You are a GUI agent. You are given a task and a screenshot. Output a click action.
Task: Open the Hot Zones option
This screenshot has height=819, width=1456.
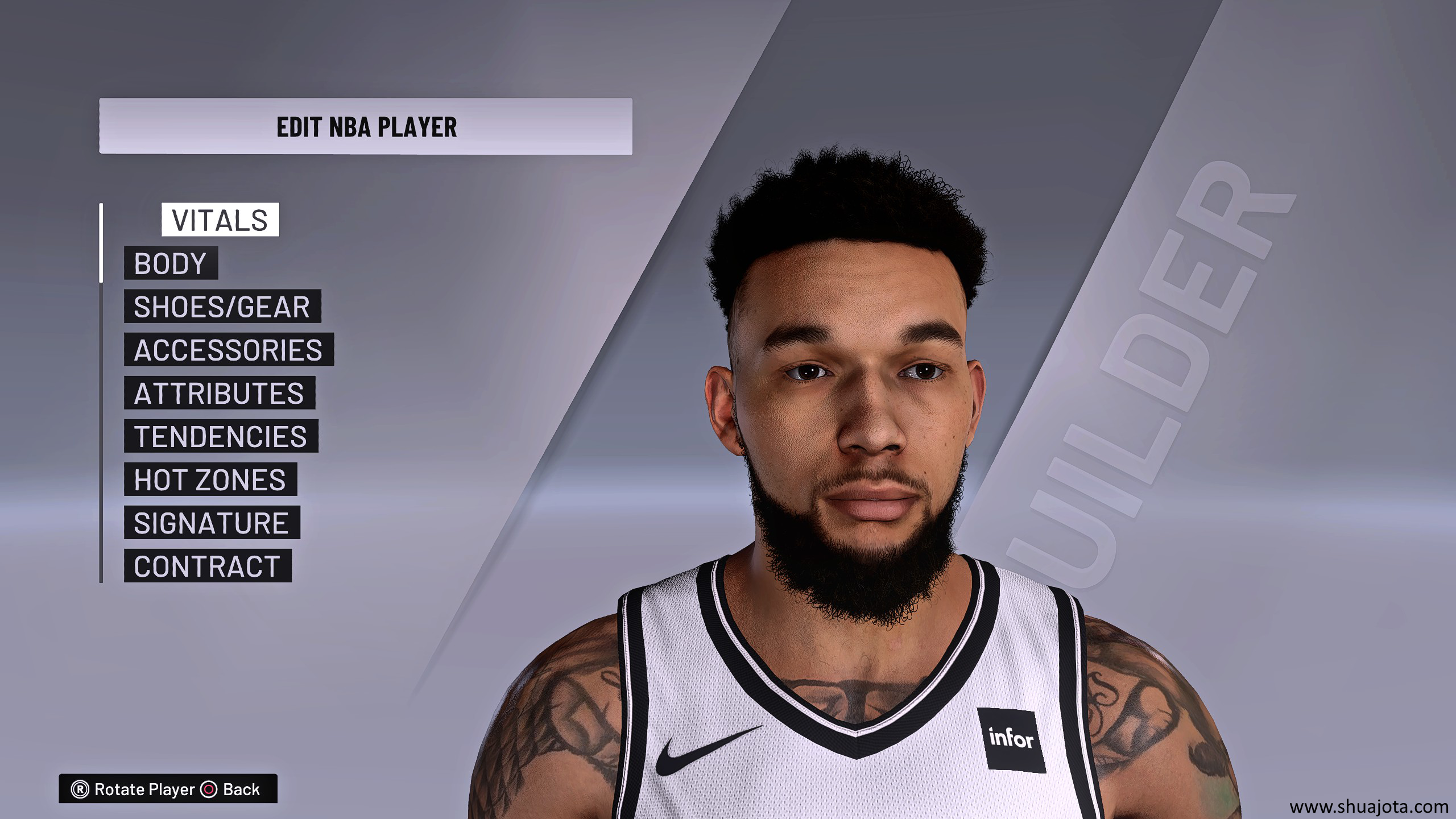(x=210, y=479)
